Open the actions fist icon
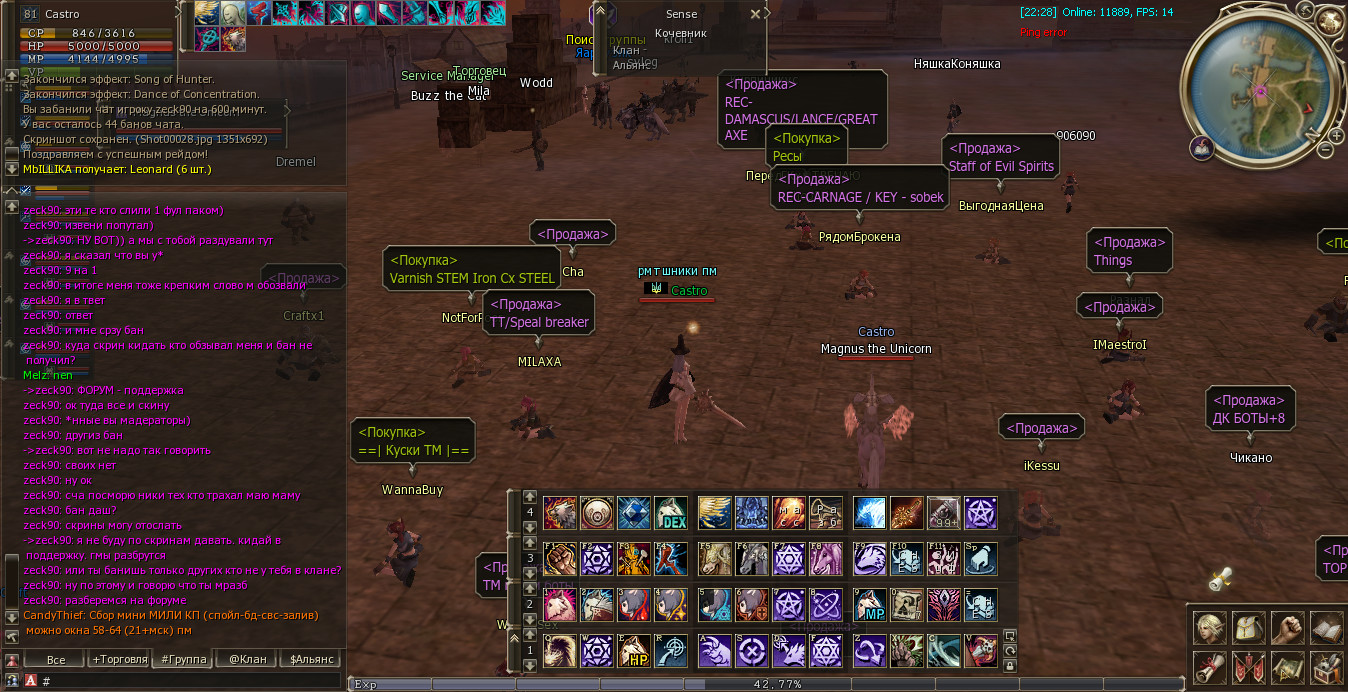 1288,629
